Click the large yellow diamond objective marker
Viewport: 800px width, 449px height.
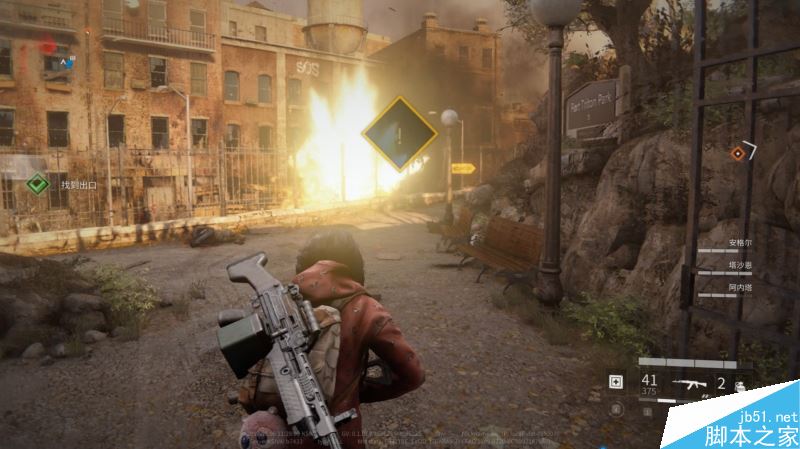point(399,134)
